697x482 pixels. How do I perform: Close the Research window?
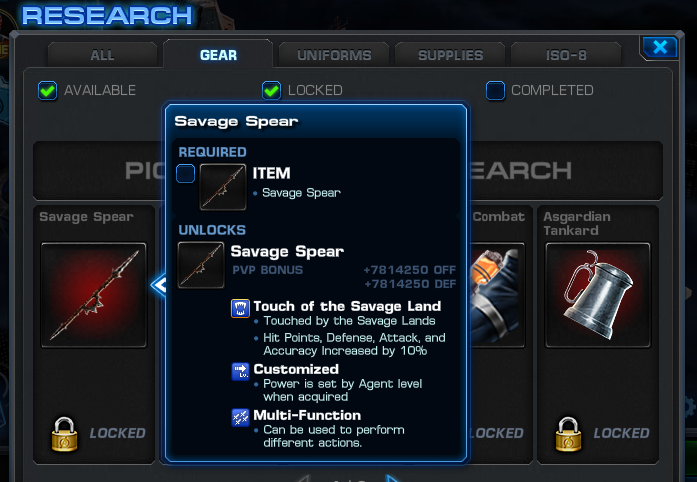(659, 47)
